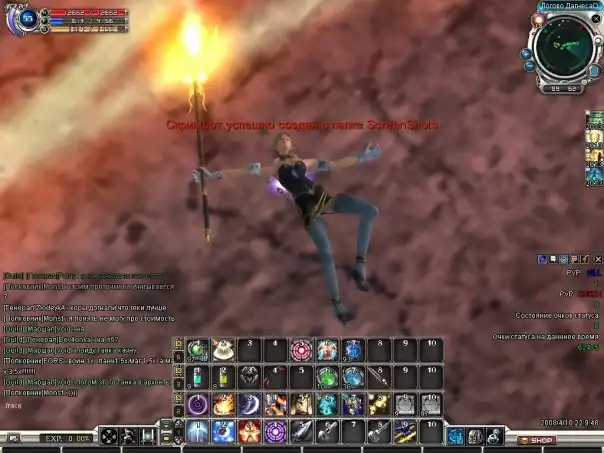This screenshot has width=604, height=453.
Task: Use the red target circle skill
Action: click(302, 350)
